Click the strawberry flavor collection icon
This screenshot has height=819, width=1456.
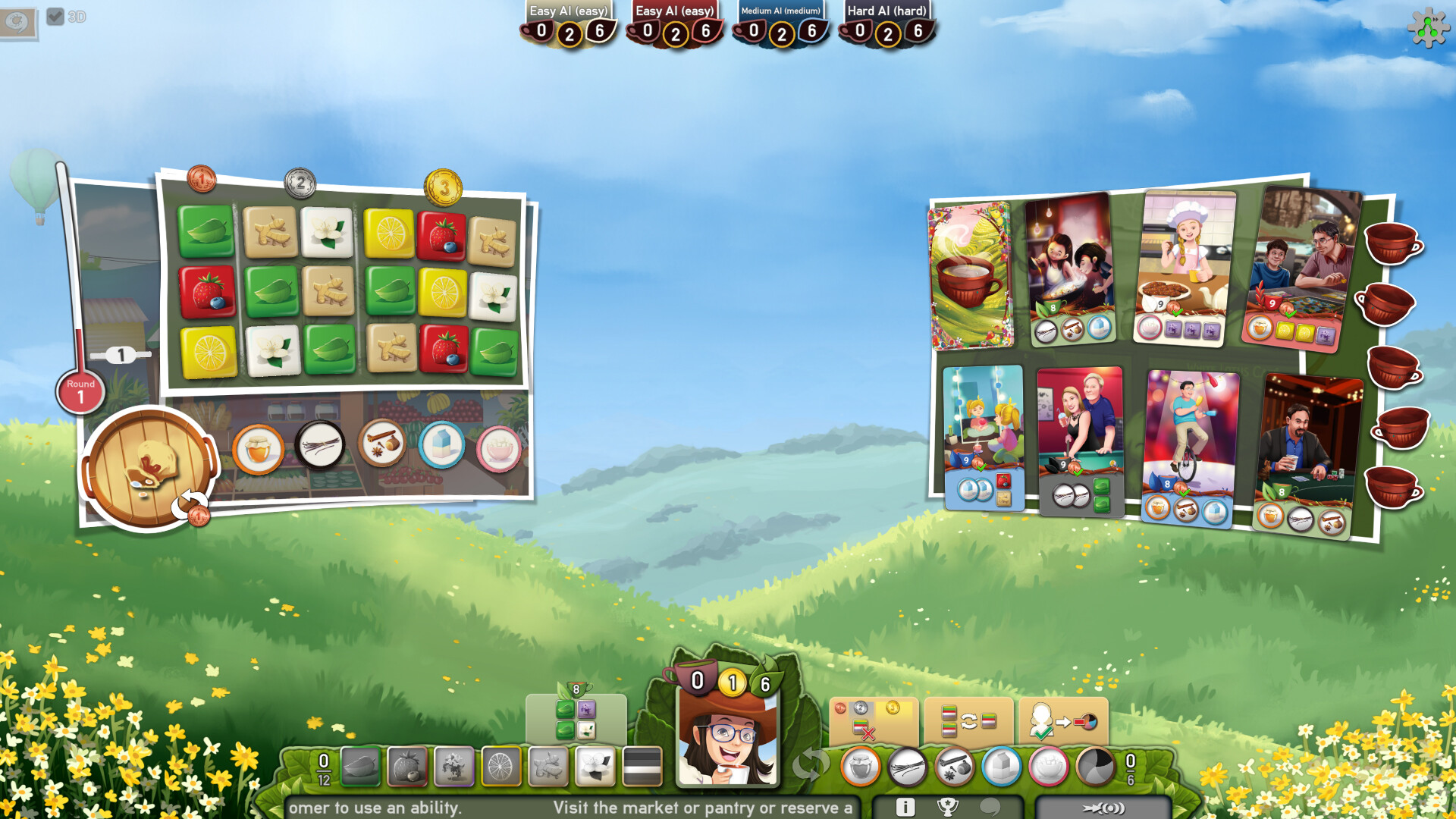pyautogui.click(x=406, y=766)
